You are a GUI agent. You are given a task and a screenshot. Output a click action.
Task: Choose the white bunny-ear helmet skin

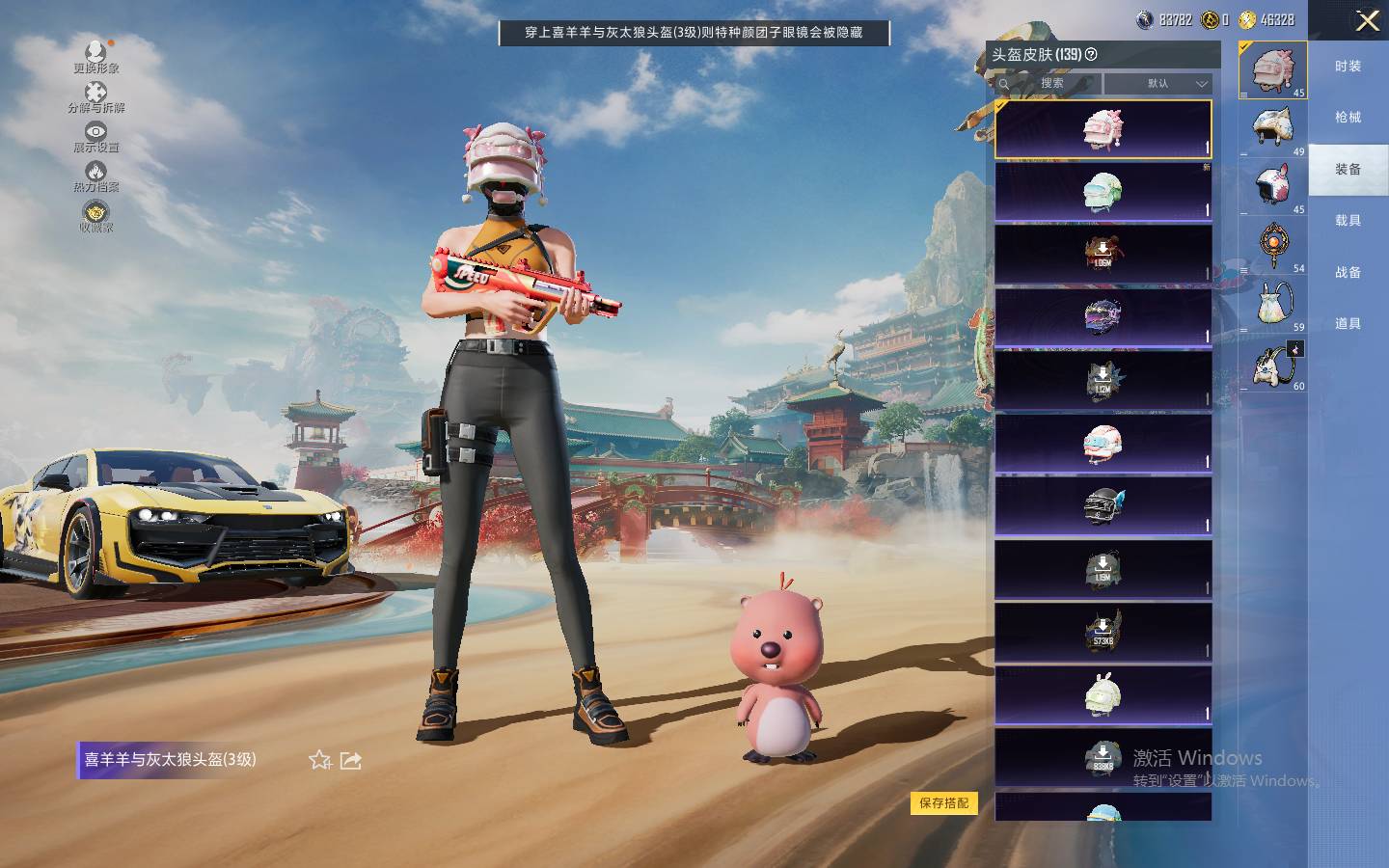[1103, 693]
